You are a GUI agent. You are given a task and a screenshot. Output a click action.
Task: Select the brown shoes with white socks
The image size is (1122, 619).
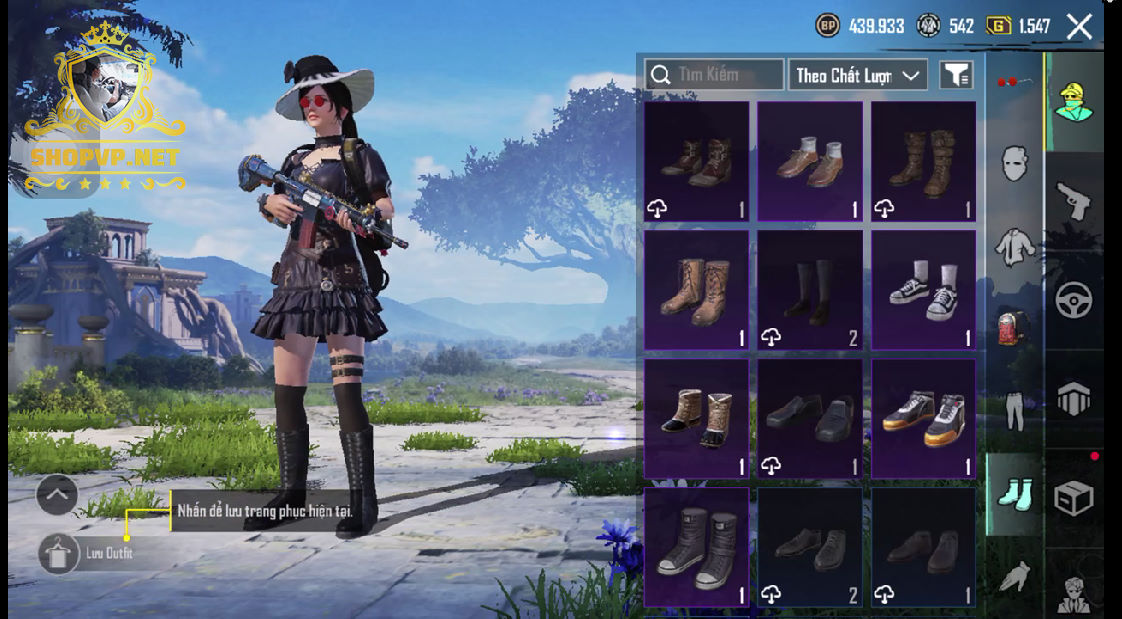click(809, 161)
